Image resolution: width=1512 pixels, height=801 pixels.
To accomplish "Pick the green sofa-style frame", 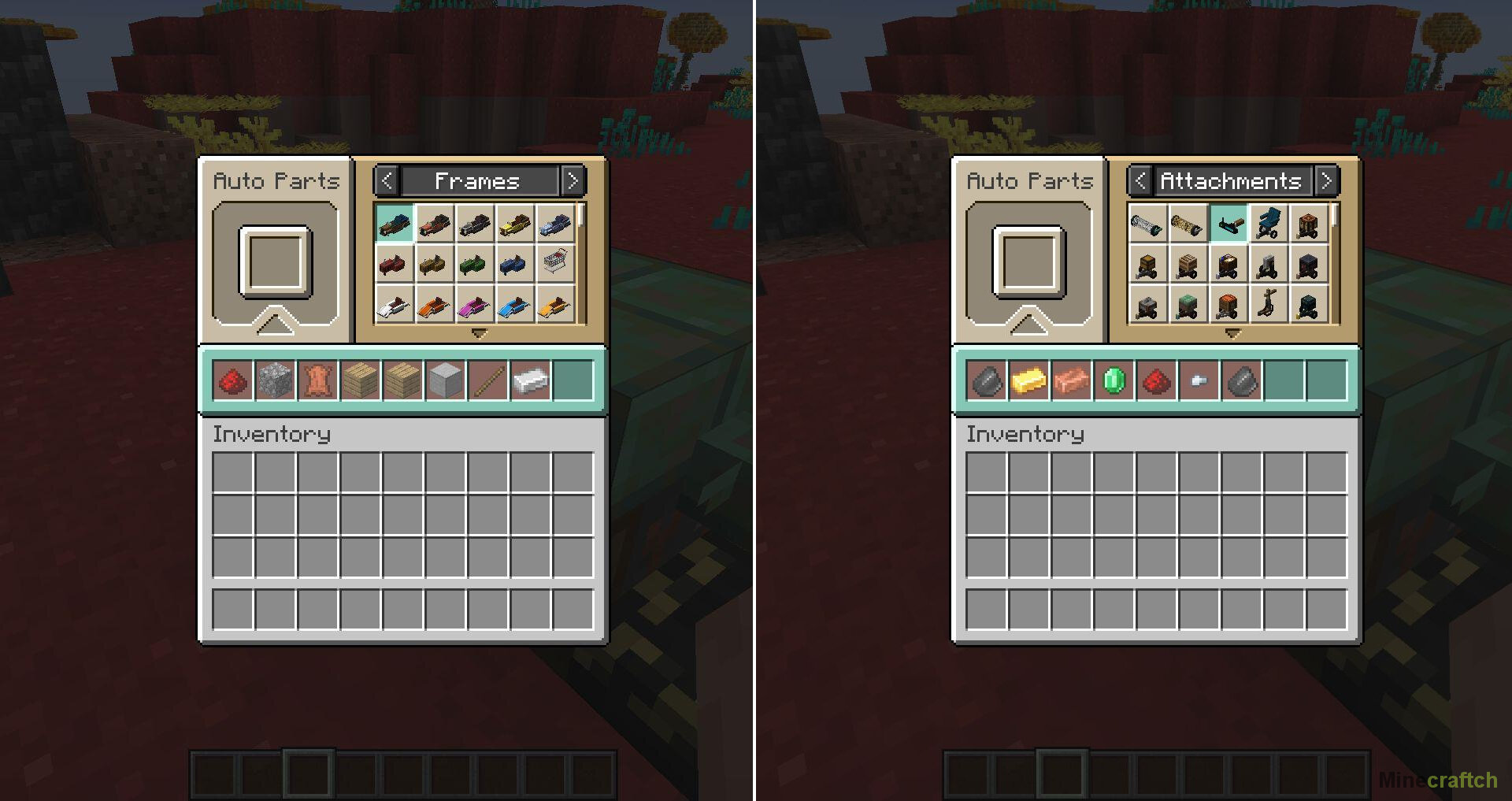I will pyautogui.click(x=475, y=265).
